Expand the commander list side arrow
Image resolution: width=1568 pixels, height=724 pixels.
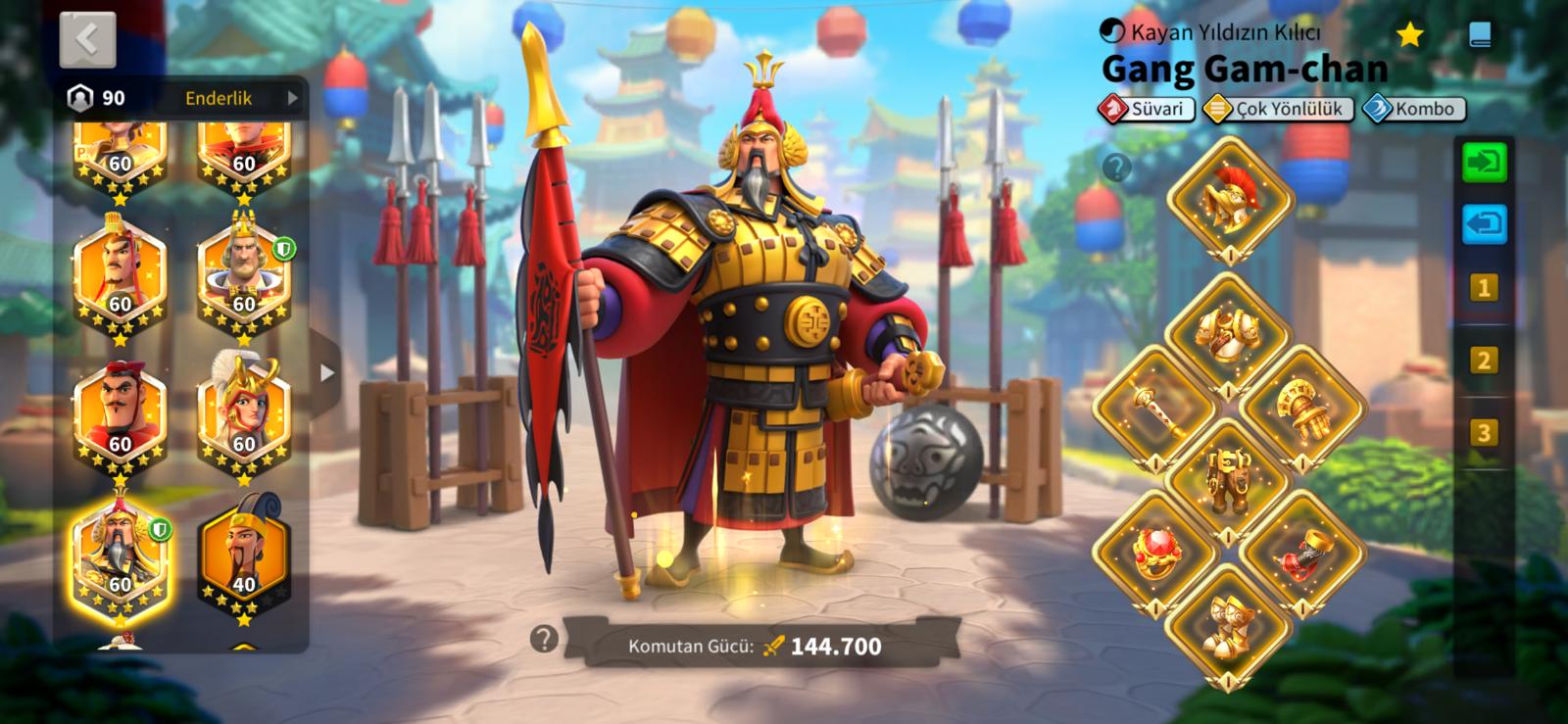(326, 372)
